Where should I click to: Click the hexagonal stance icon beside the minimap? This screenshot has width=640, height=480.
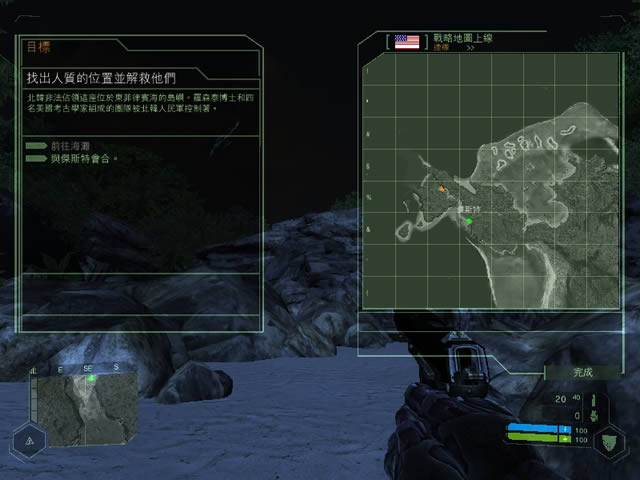[28, 440]
